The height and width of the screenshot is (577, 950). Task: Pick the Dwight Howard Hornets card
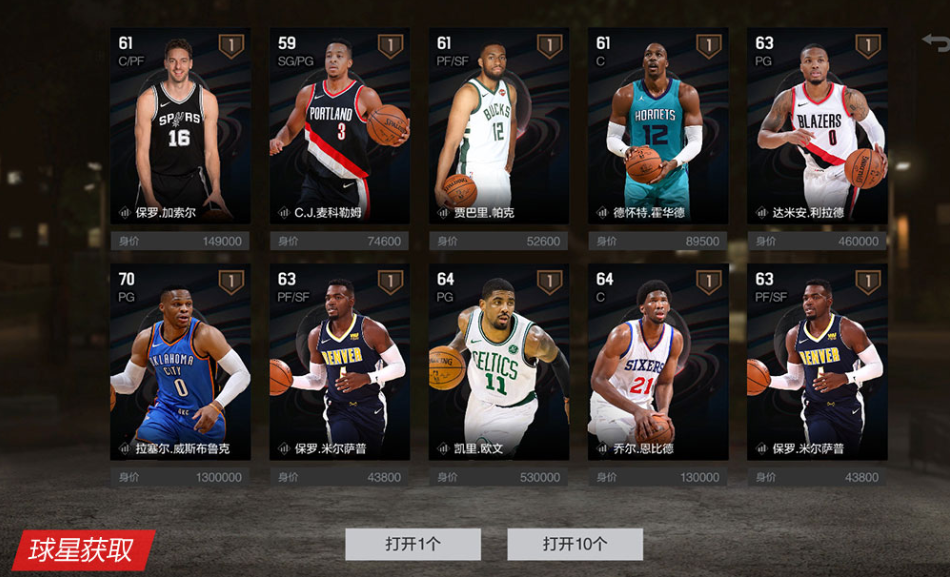coord(658,126)
